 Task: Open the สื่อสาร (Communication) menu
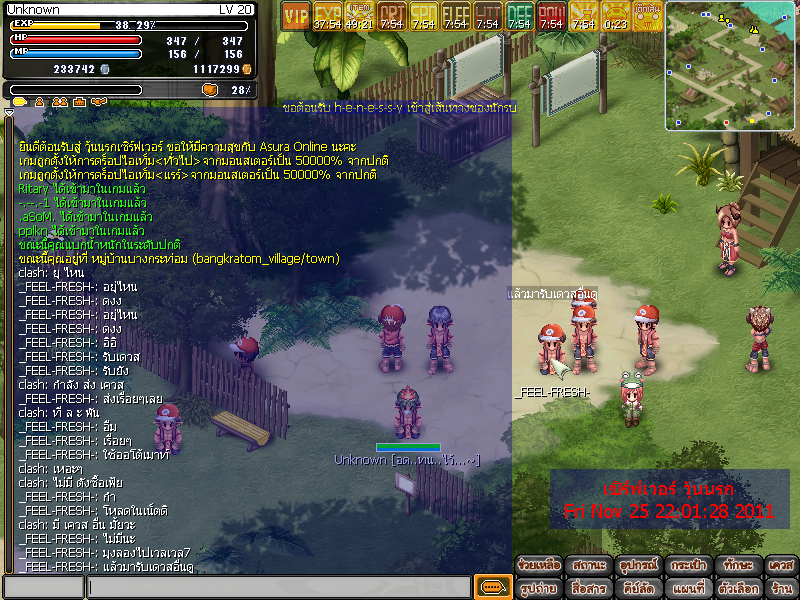point(588,589)
